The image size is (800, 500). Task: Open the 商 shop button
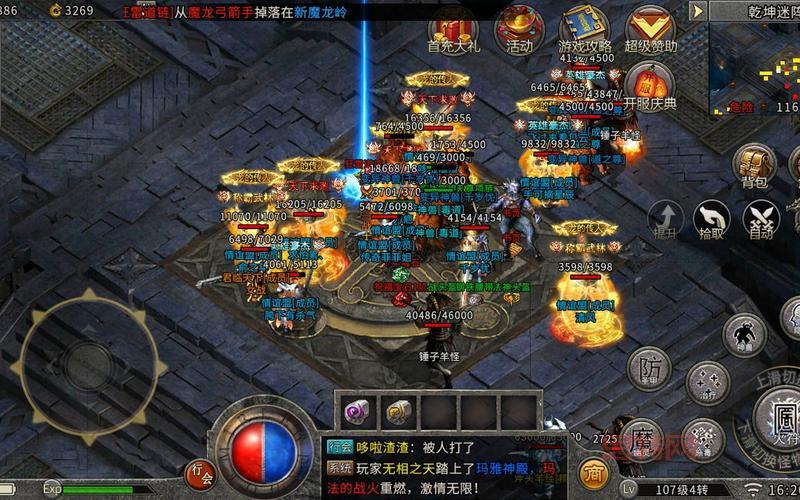pos(595,472)
